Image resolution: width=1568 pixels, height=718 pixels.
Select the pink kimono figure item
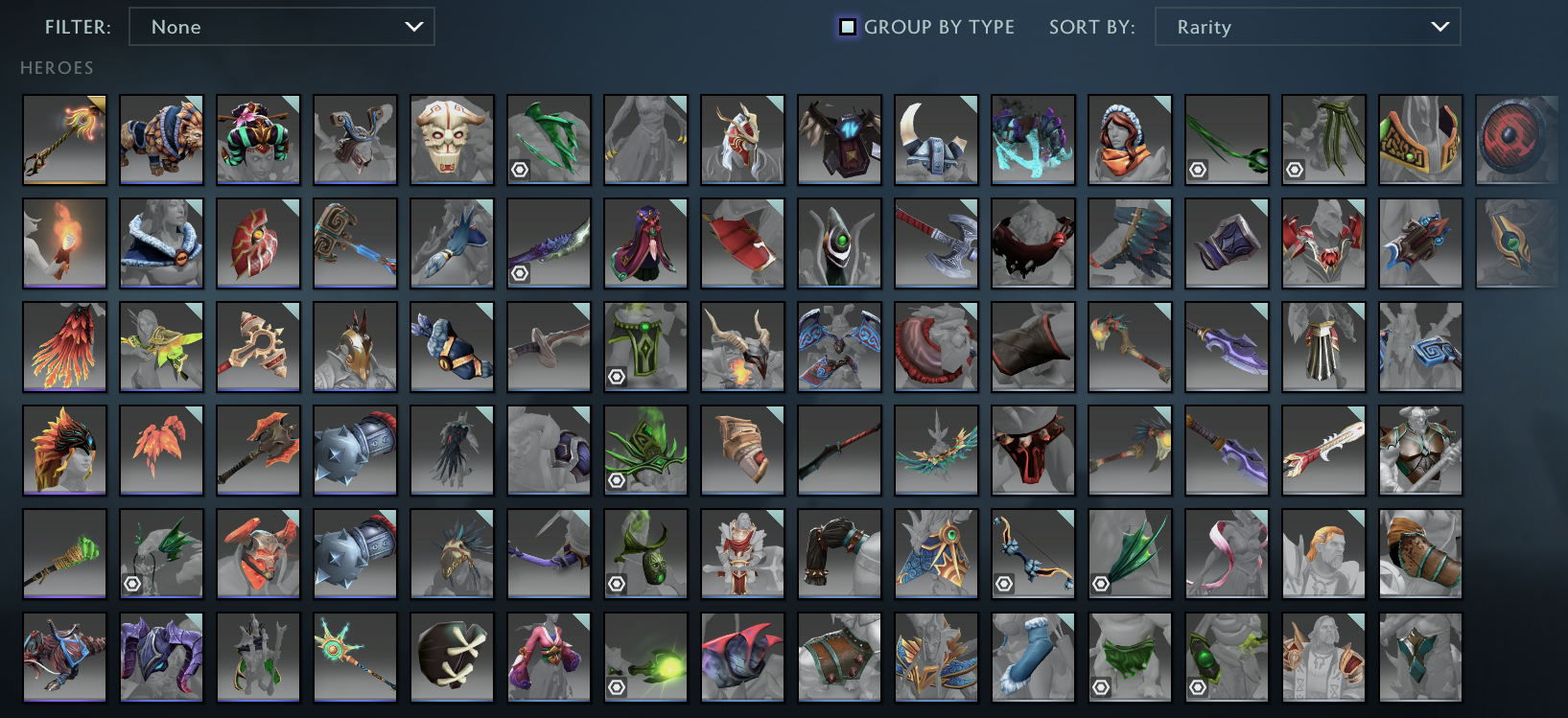(549, 657)
